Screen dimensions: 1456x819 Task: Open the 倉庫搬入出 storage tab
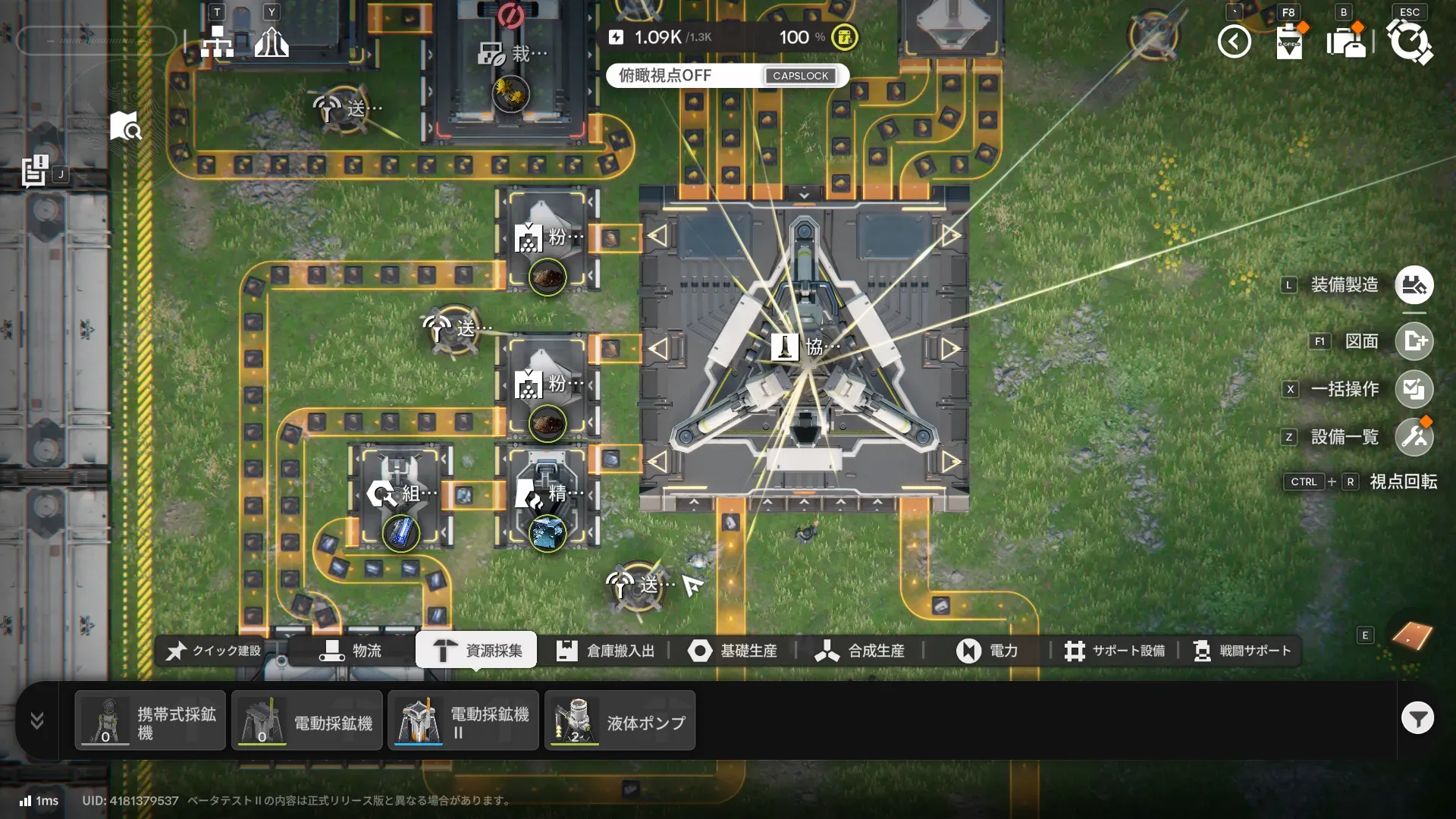click(x=605, y=651)
